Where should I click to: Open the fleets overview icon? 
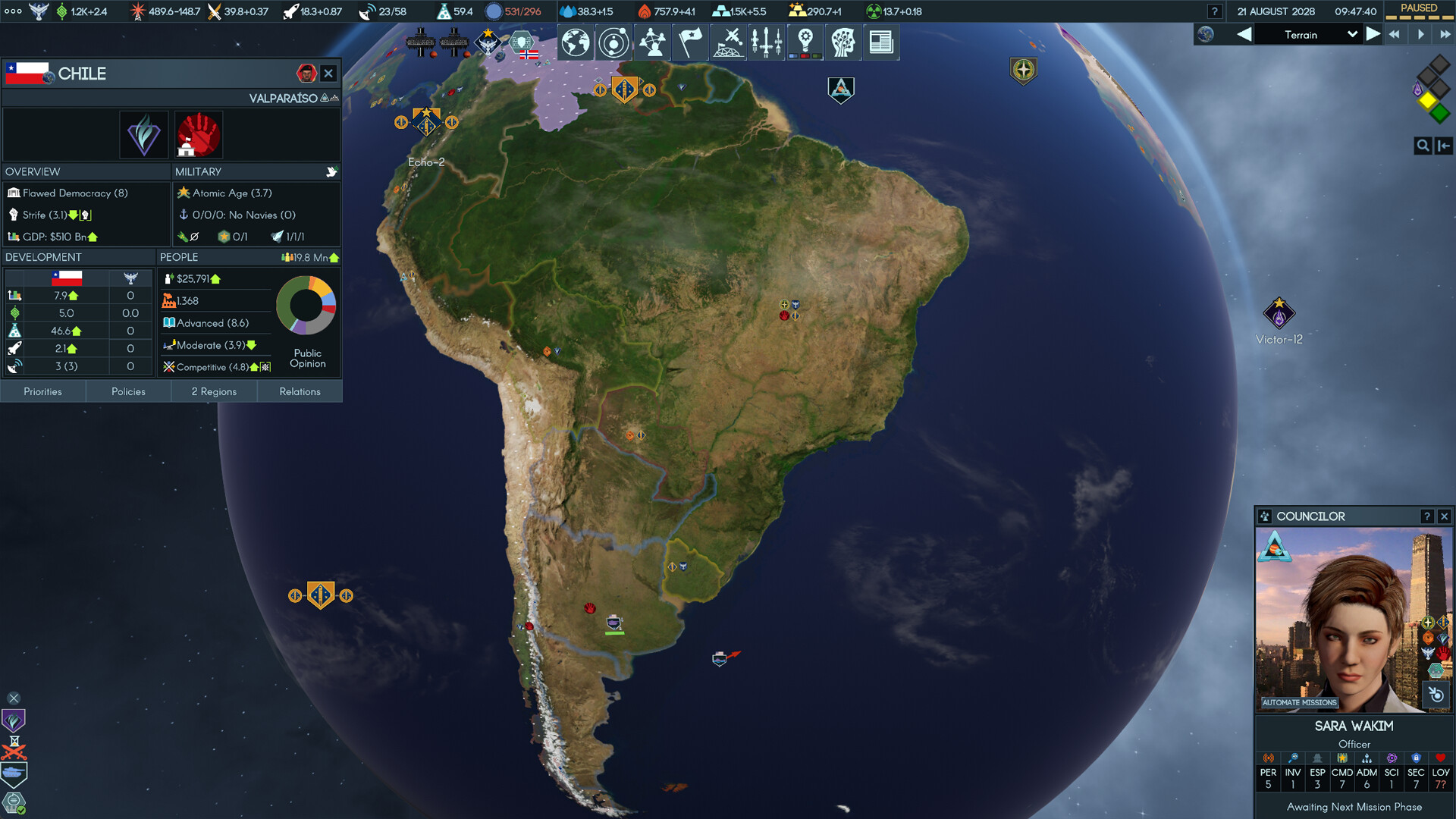pyautogui.click(x=767, y=42)
